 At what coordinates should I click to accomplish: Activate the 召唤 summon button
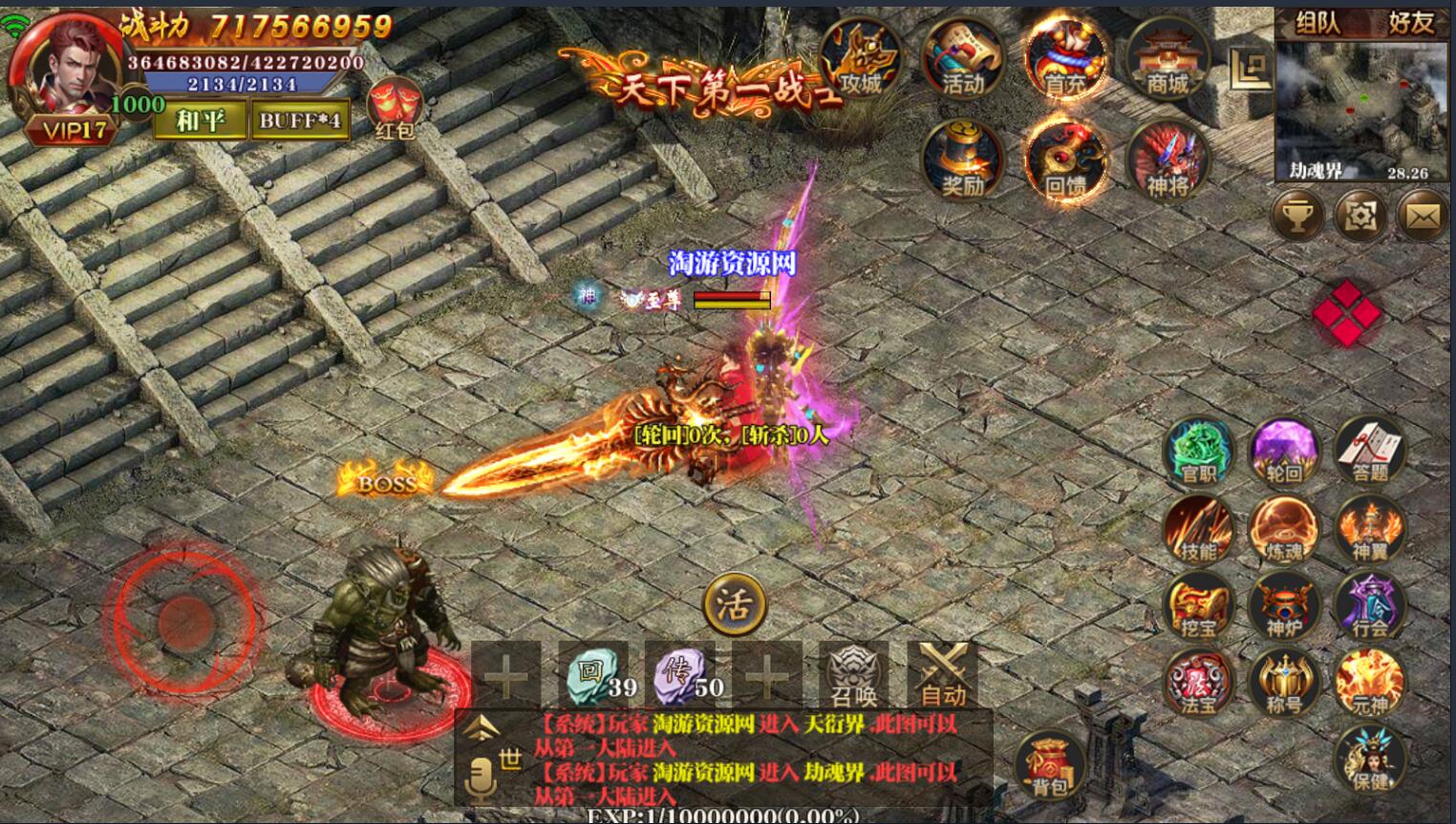[853, 675]
